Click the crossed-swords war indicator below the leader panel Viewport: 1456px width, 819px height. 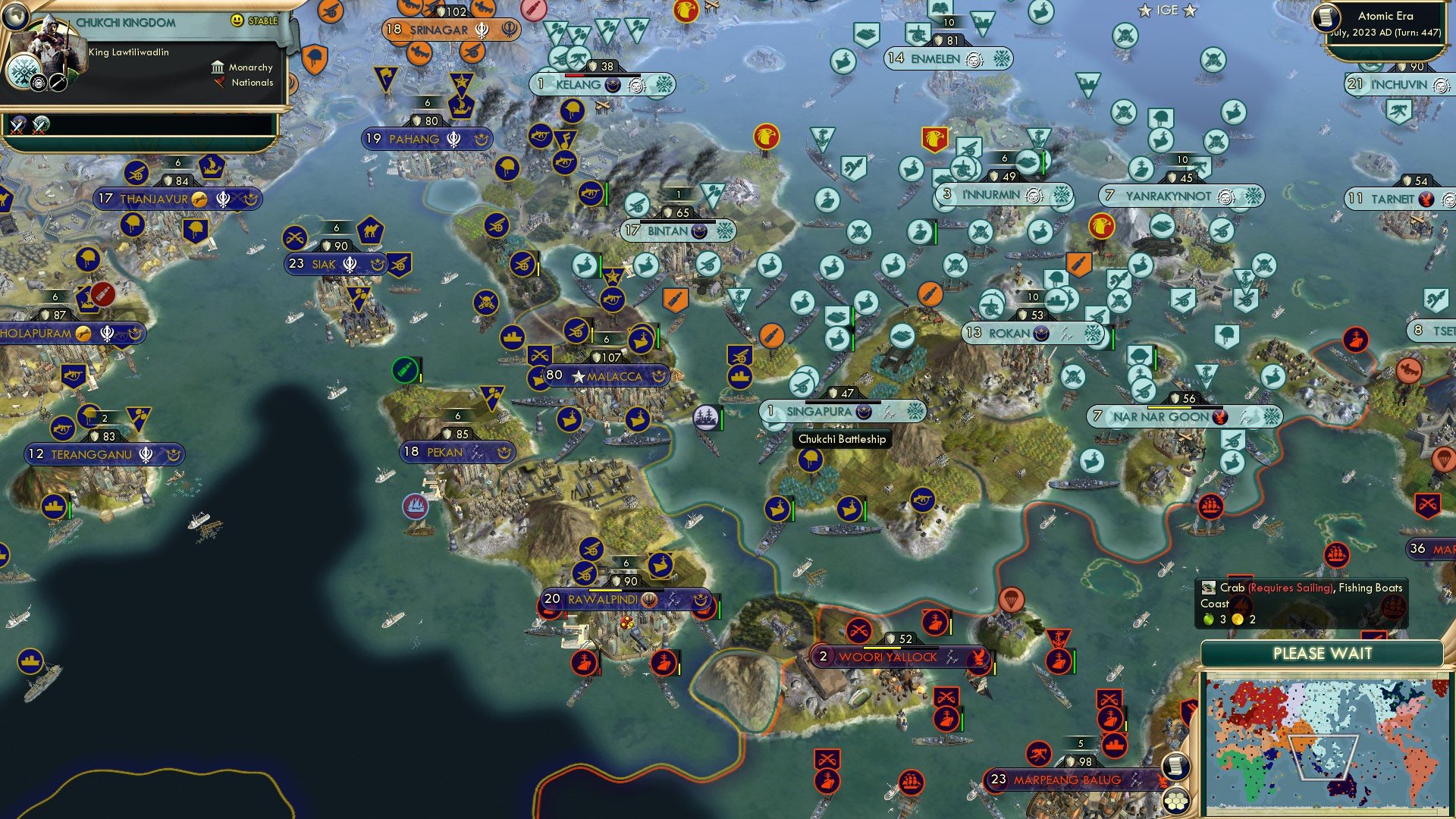(19, 125)
